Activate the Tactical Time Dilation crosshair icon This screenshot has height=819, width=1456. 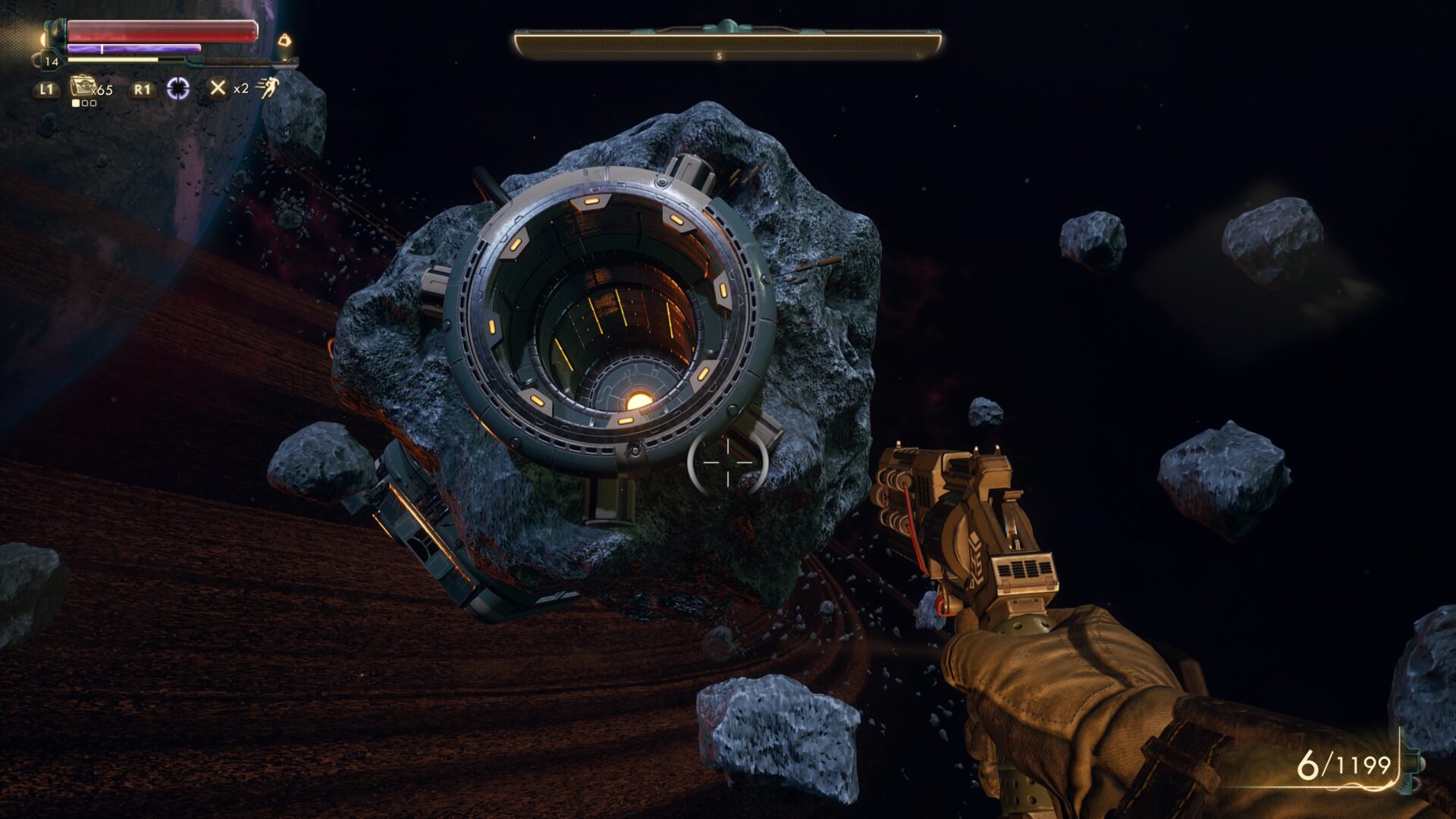(x=178, y=89)
